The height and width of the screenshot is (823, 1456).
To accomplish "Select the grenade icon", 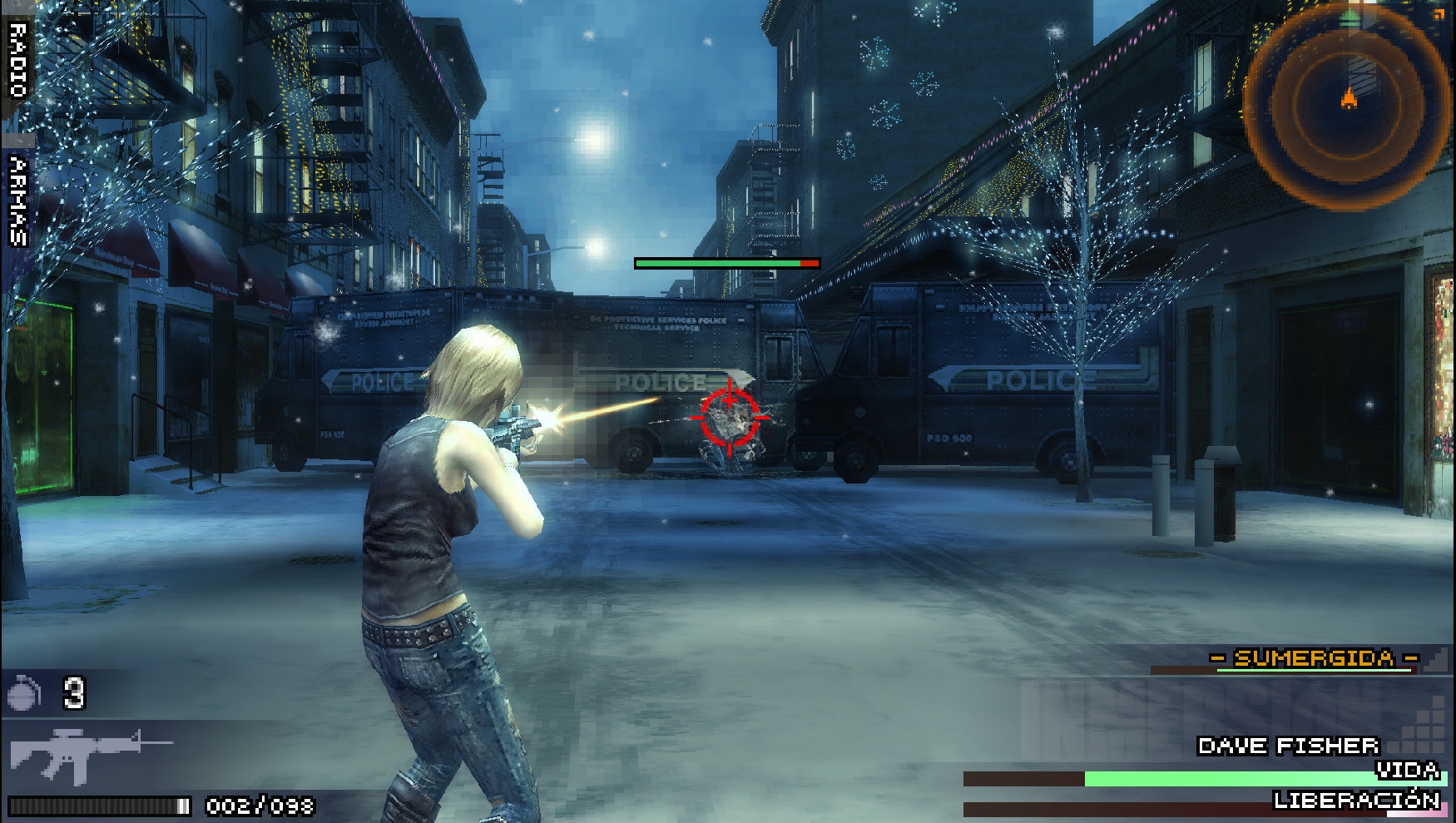I will point(24,692).
